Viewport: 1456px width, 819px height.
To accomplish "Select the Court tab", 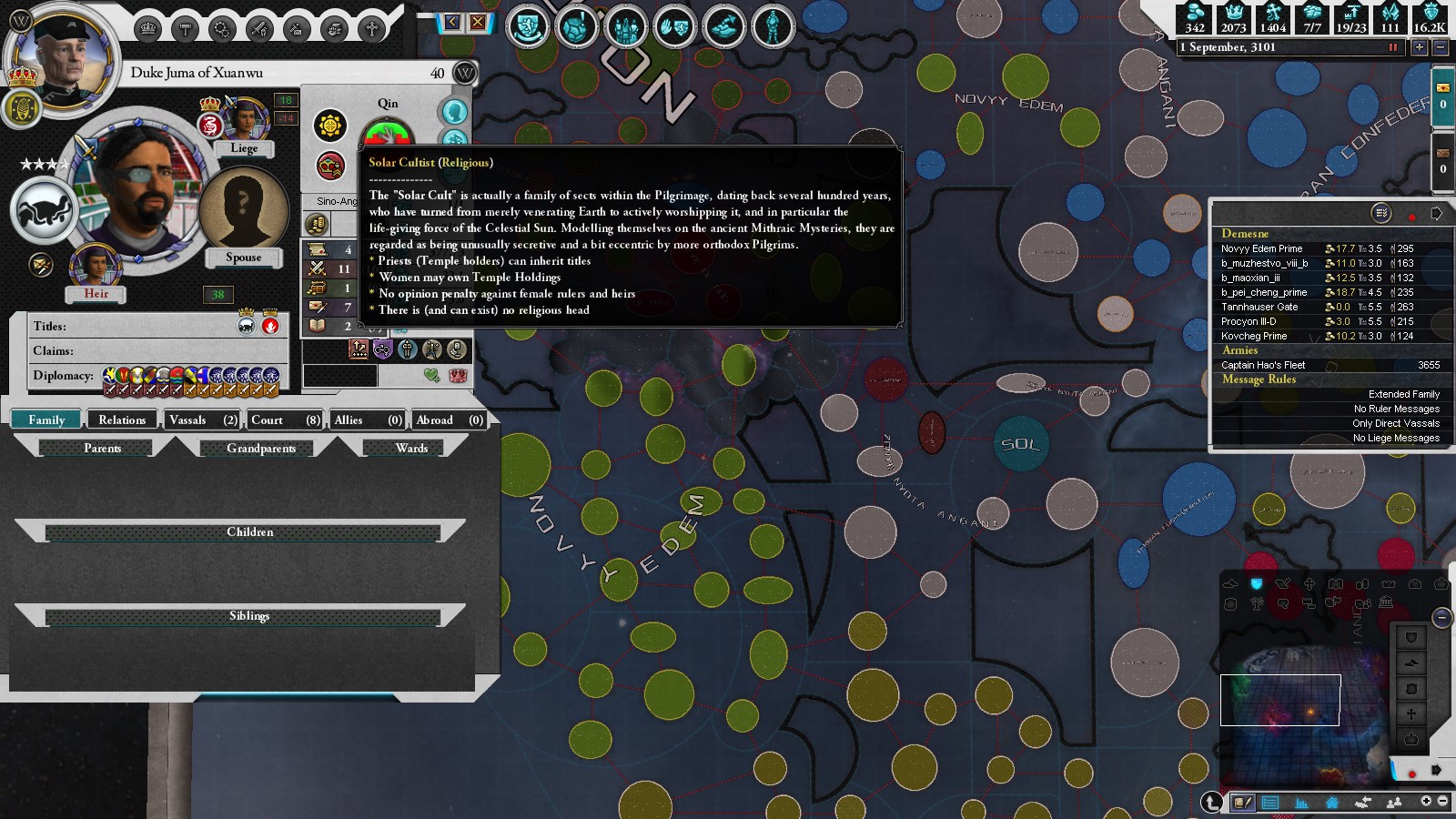I will (x=285, y=420).
